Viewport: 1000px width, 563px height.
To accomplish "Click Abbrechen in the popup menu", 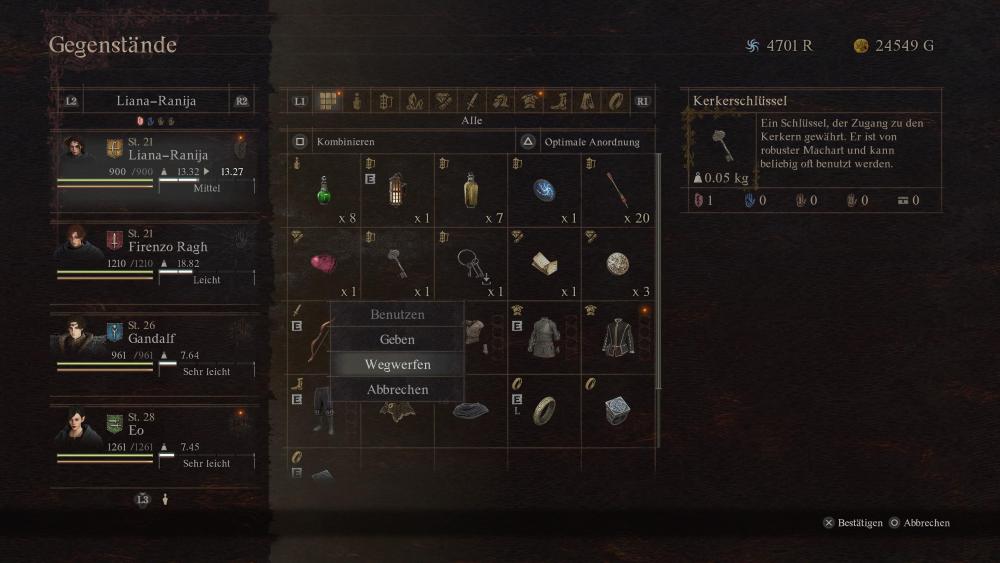I will [397, 390].
